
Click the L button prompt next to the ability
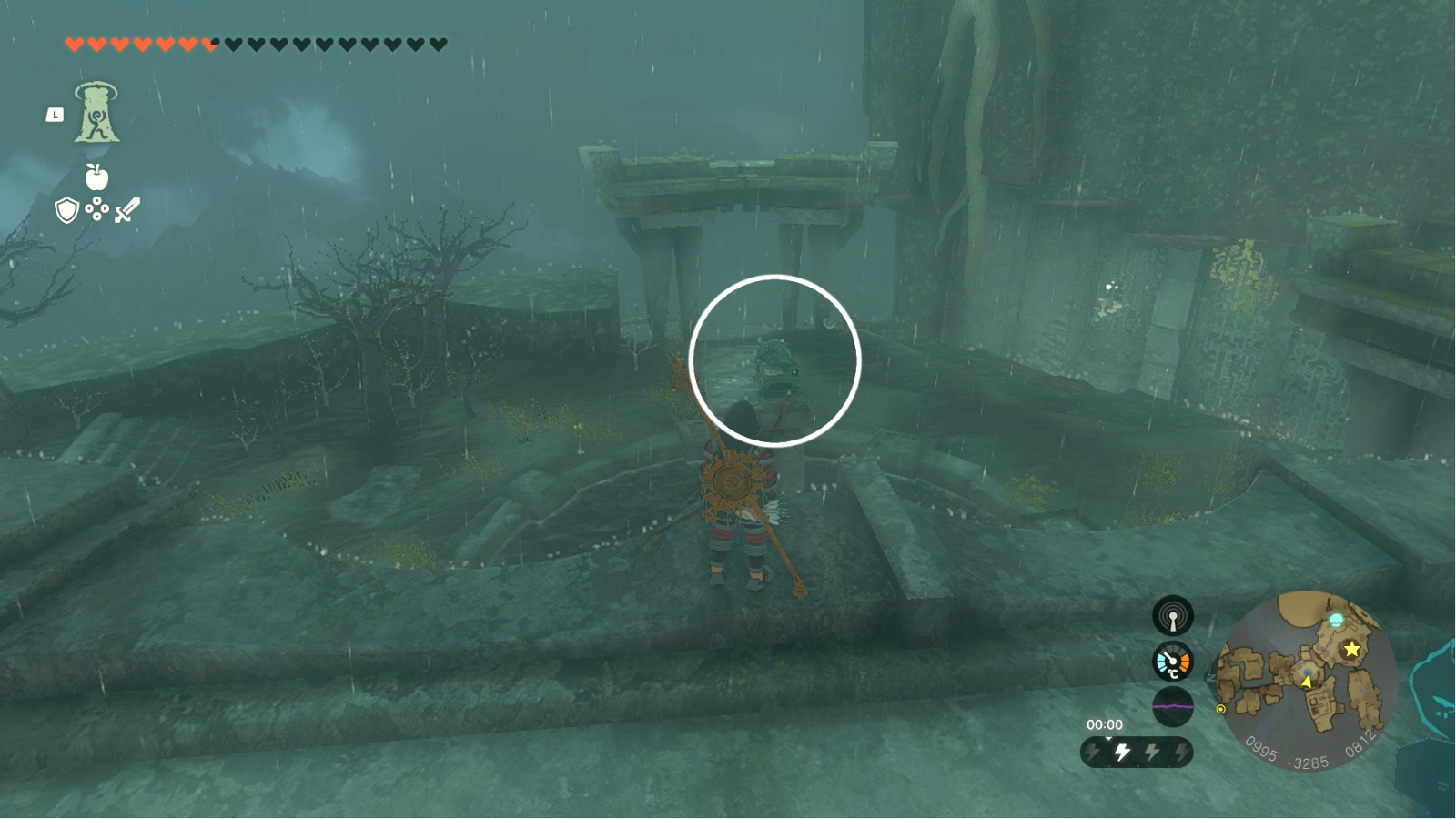pos(53,115)
